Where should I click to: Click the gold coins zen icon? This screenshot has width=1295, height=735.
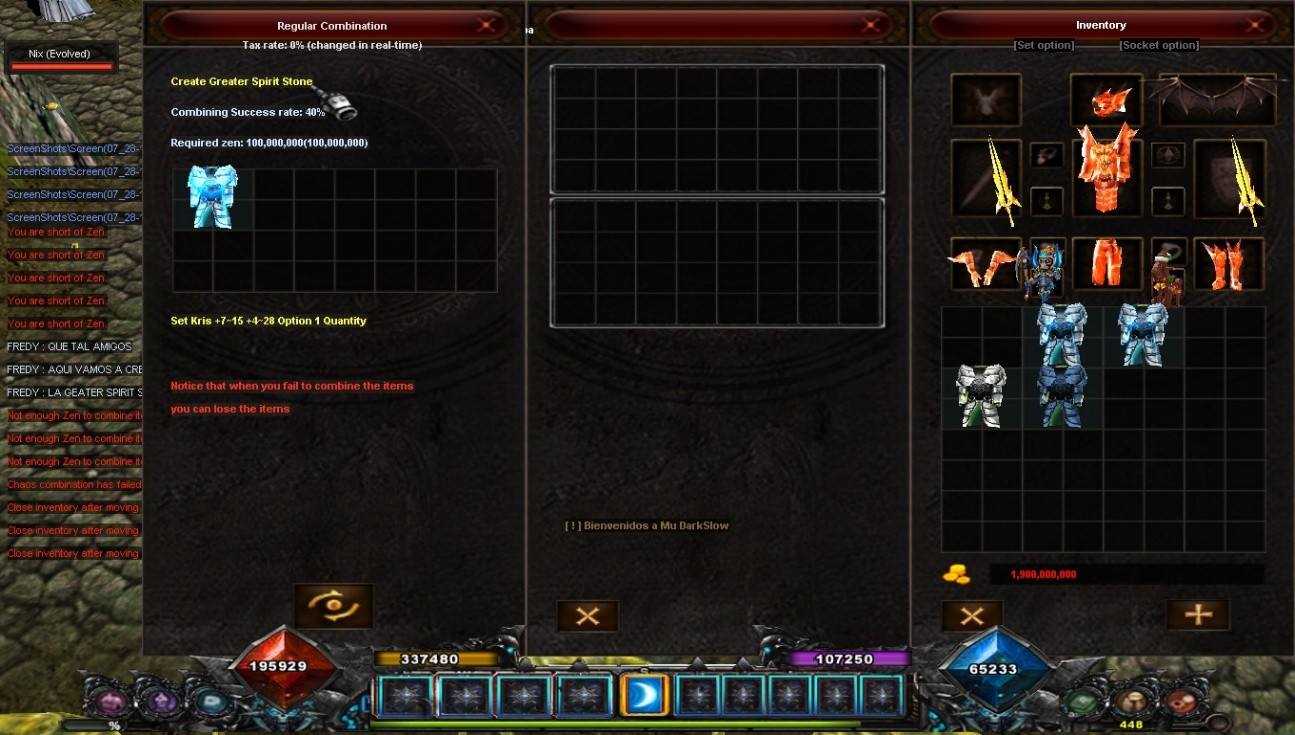(957, 574)
